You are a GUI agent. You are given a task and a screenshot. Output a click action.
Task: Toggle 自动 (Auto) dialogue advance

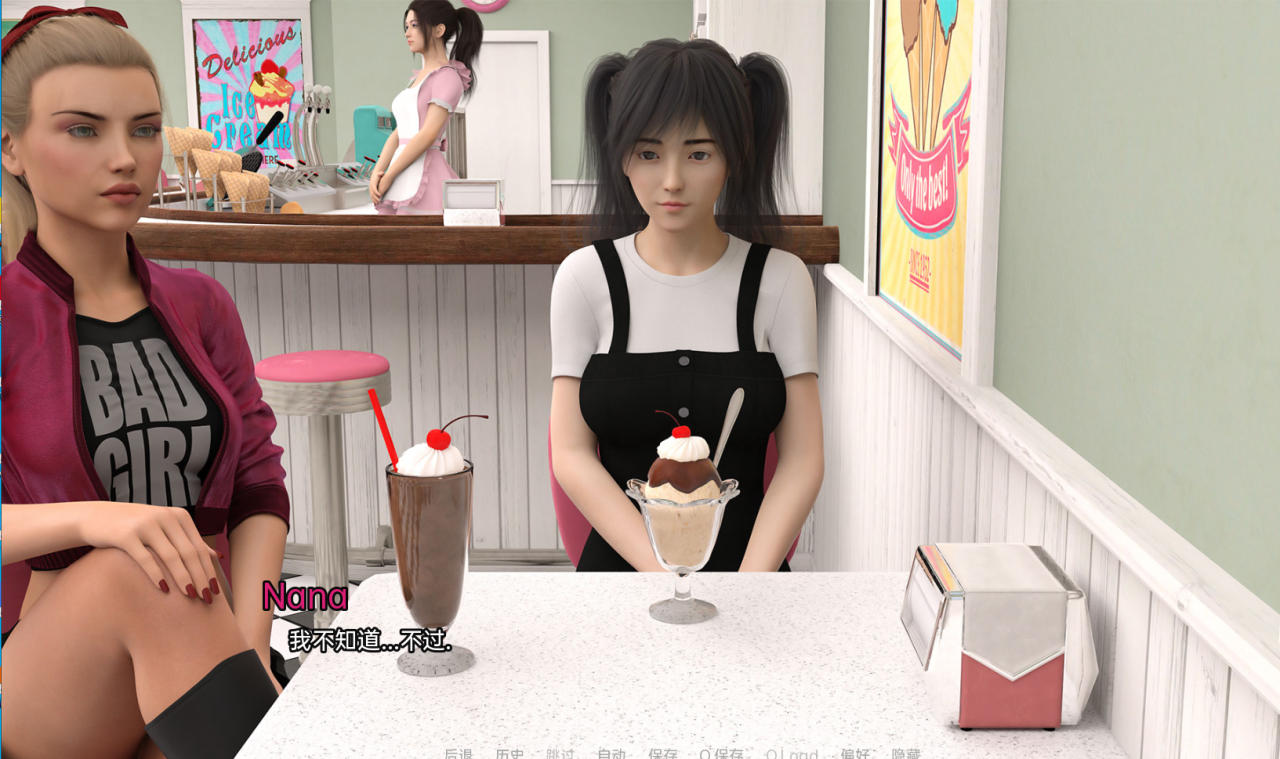pyautogui.click(x=611, y=754)
